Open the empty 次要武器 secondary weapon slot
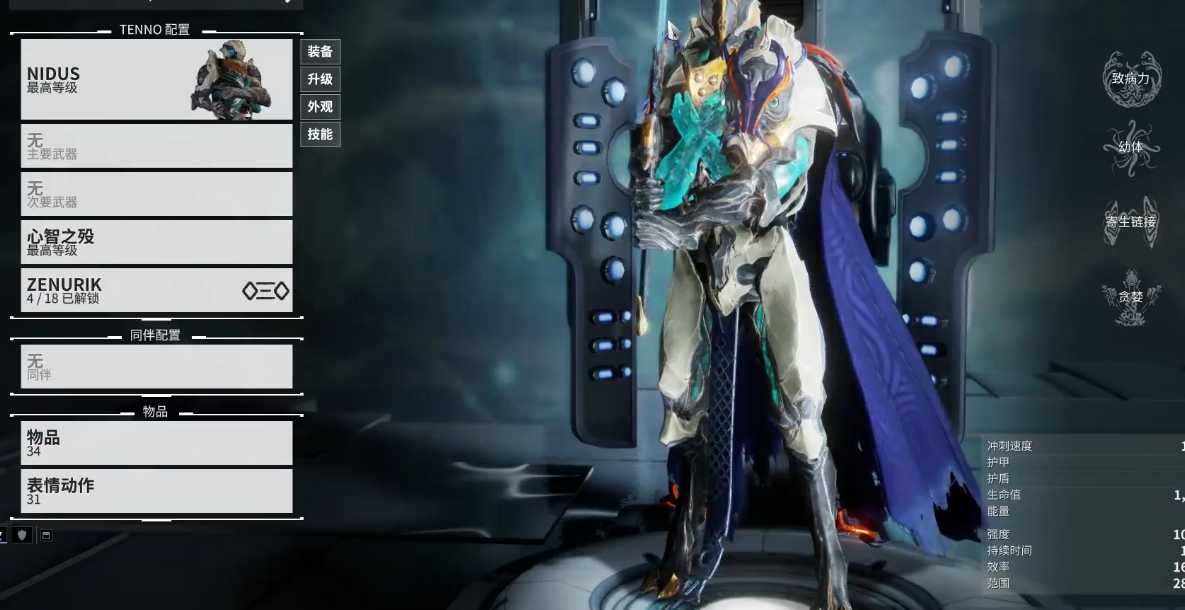The height and width of the screenshot is (610, 1185). tap(156, 194)
